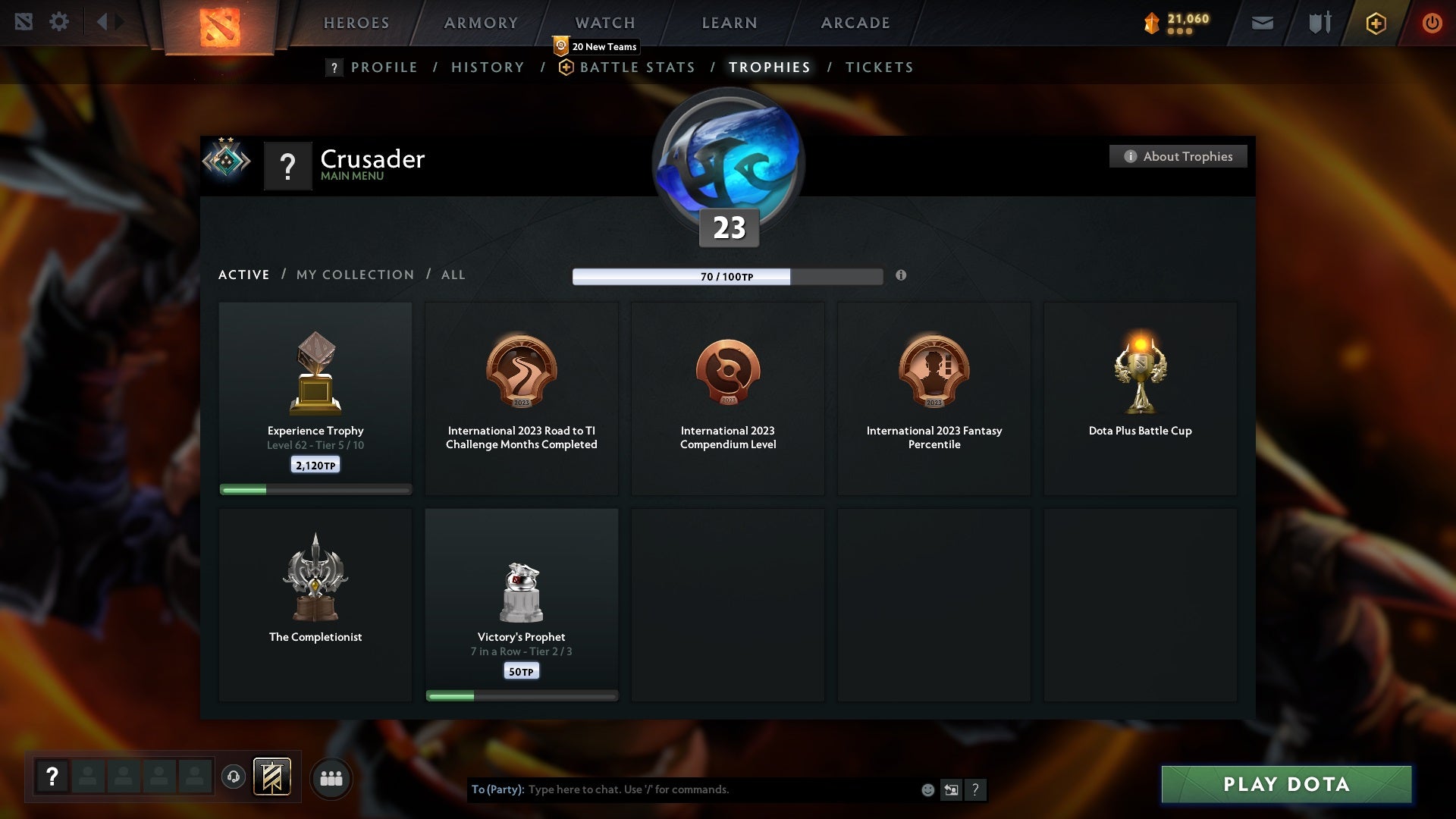Quit using the red power button

tap(1432, 23)
